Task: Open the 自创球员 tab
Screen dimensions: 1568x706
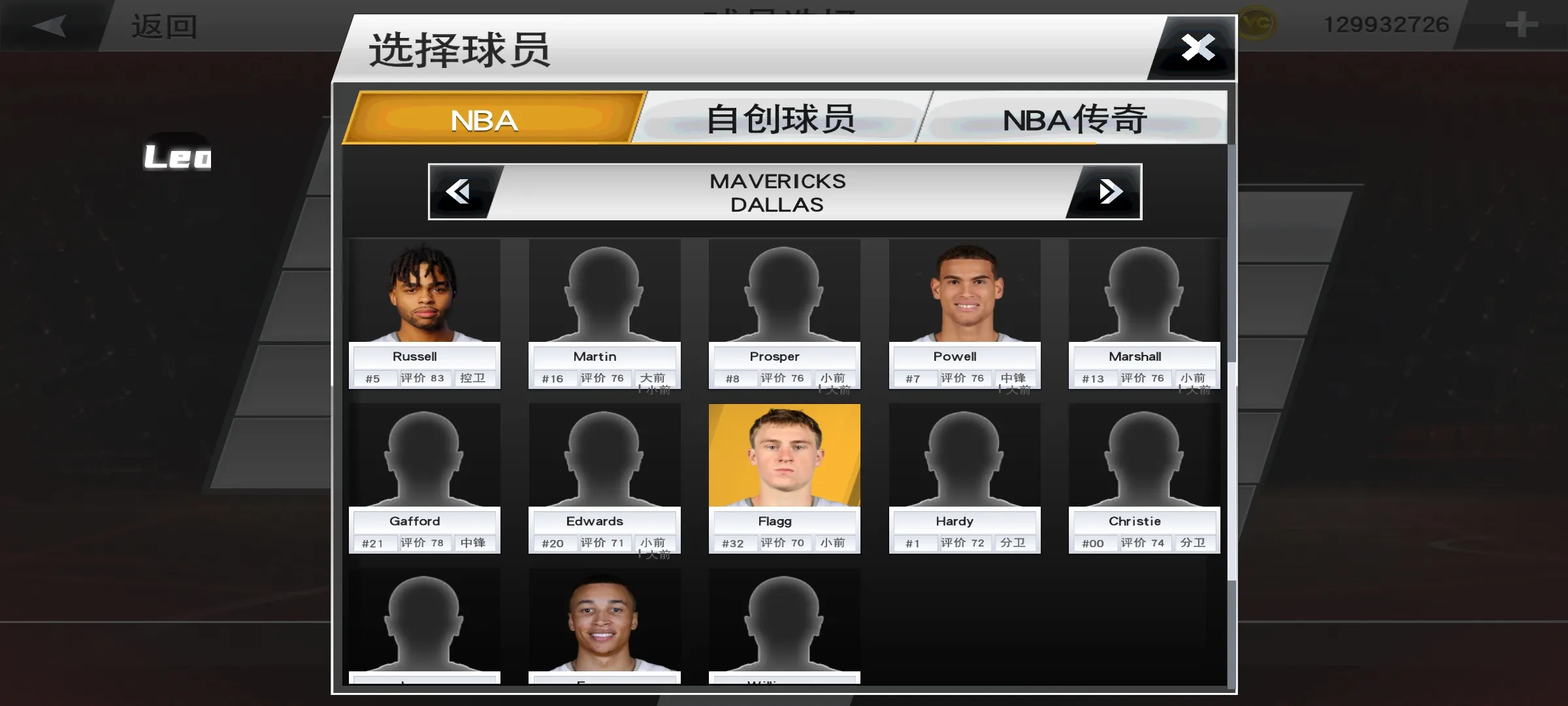Action: 781,119
